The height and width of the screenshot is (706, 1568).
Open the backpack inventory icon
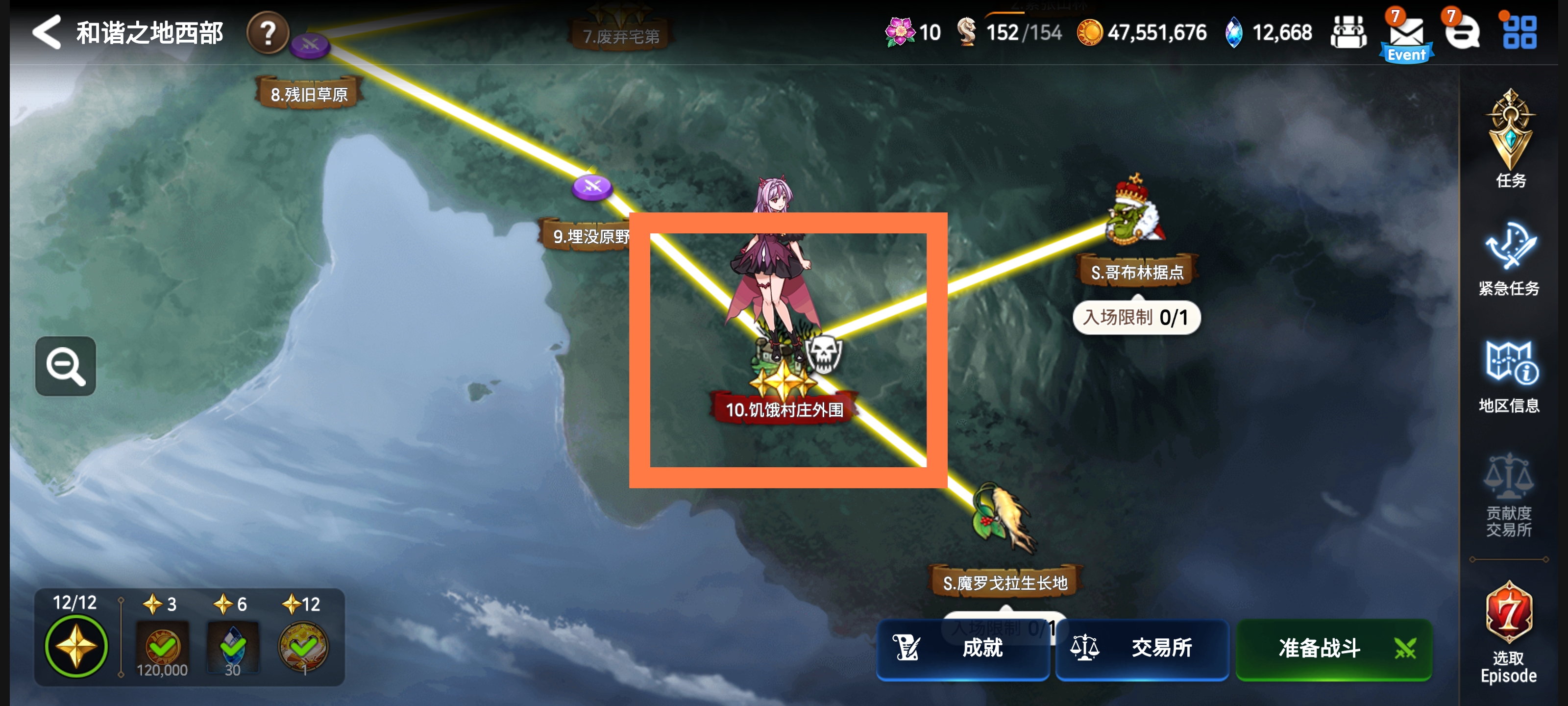tap(1349, 33)
